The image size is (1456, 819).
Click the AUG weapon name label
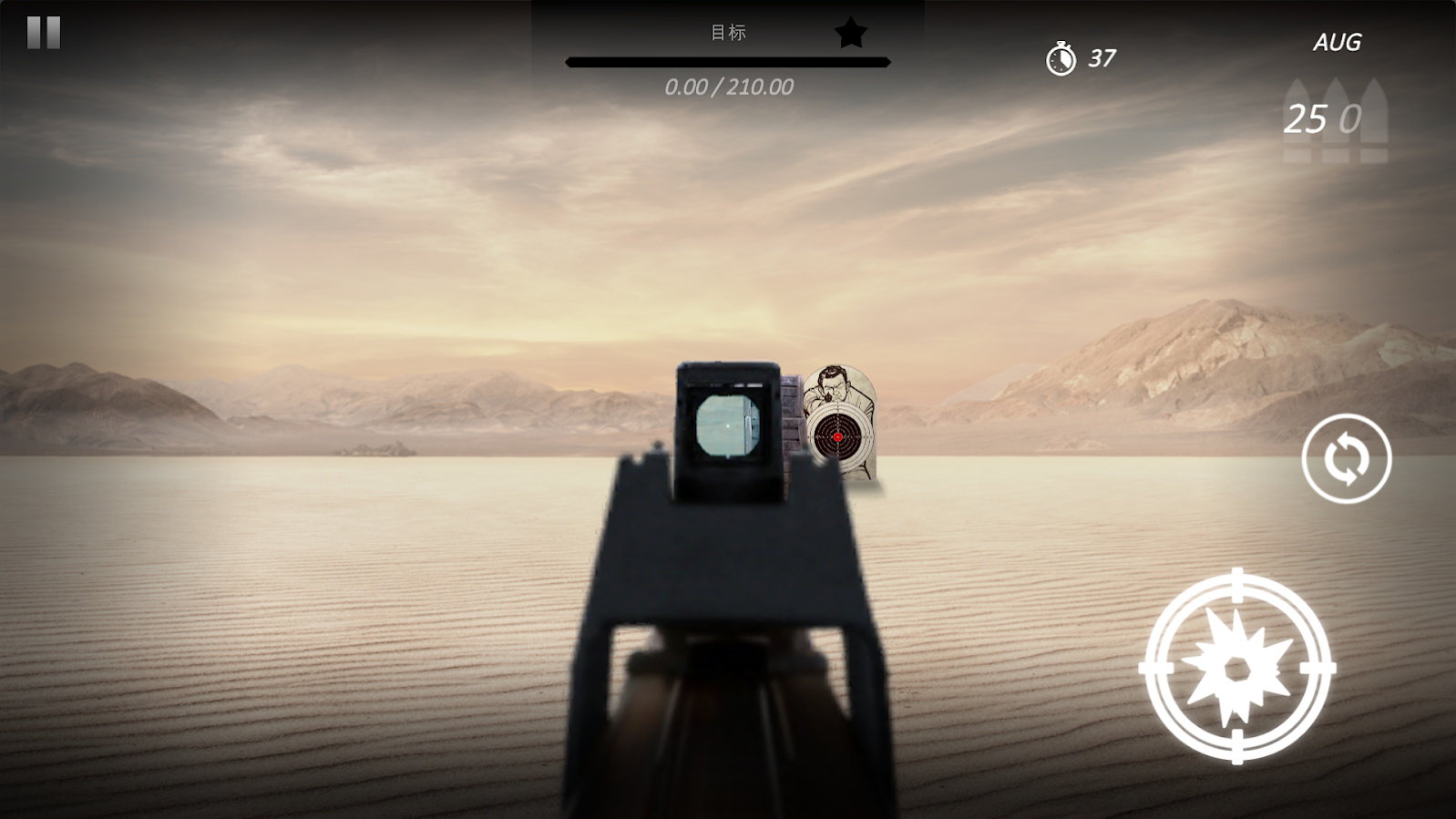[x=1337, y=42]
